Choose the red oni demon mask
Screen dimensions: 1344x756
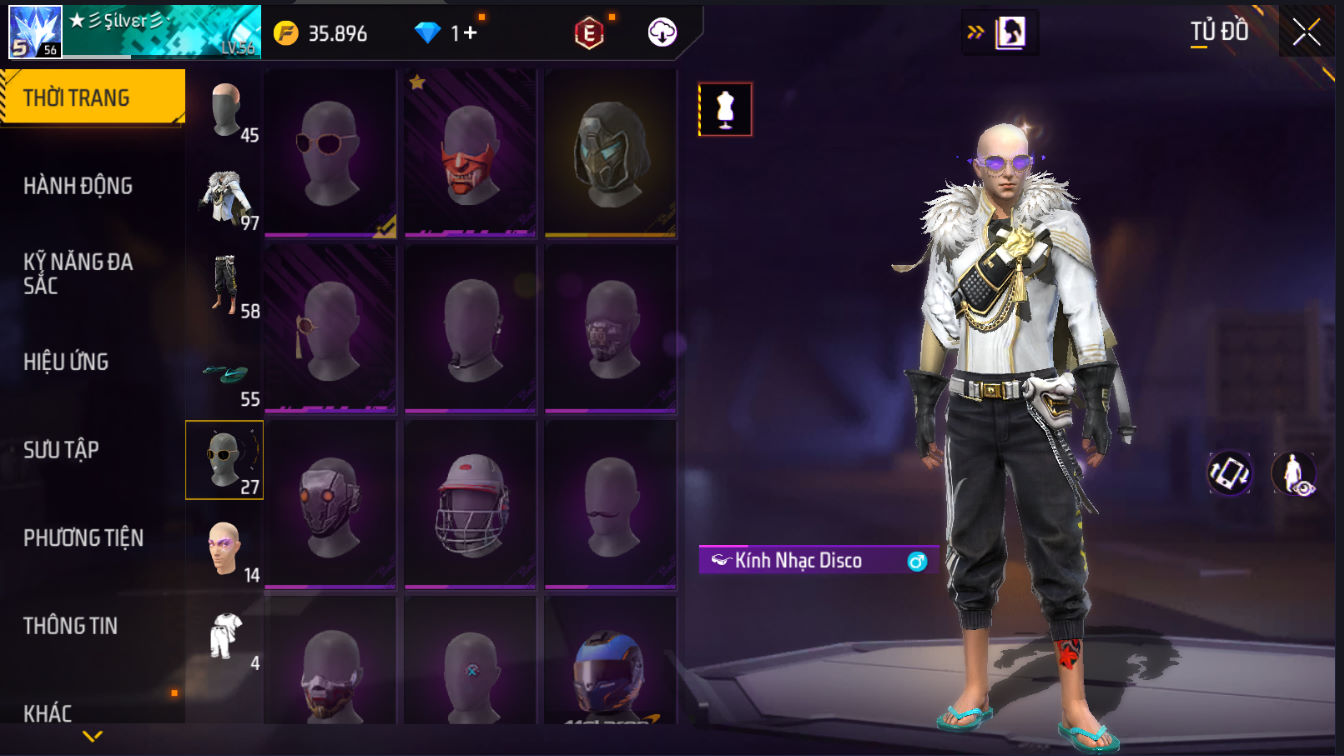pos(470,154)
